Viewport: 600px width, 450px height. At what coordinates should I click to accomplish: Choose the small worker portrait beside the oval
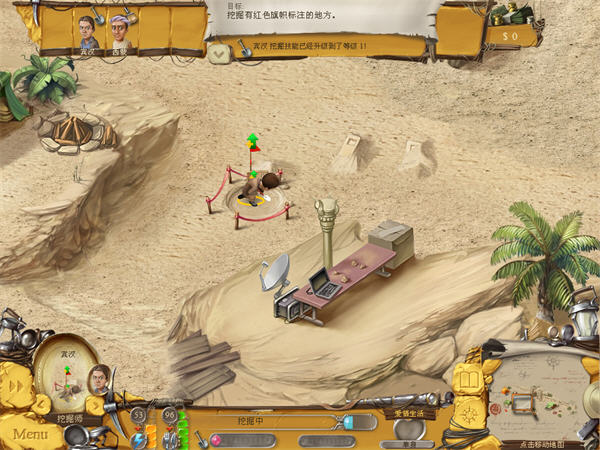pos(98,378)
